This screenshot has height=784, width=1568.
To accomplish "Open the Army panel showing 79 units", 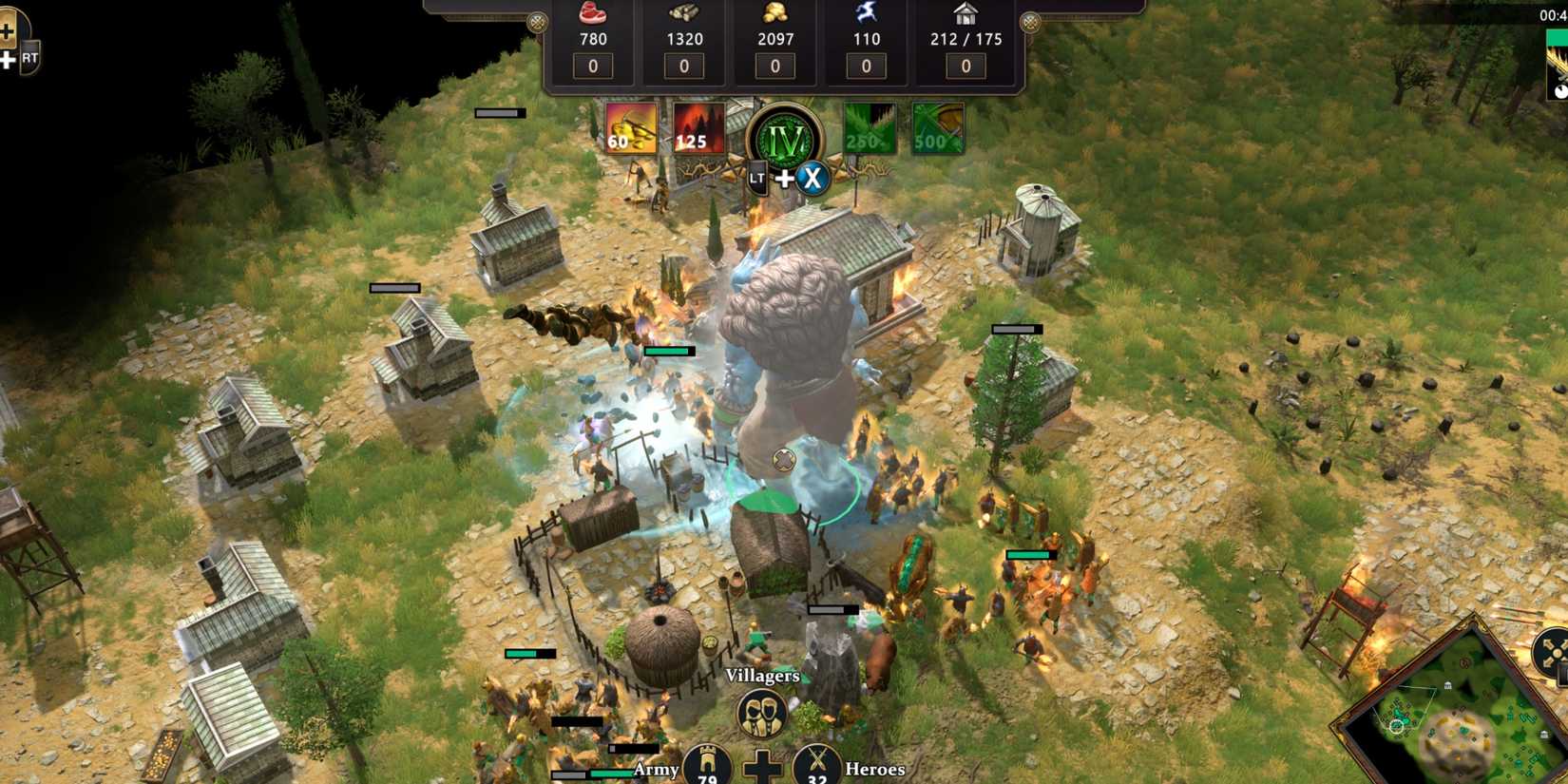I will 705,766.
